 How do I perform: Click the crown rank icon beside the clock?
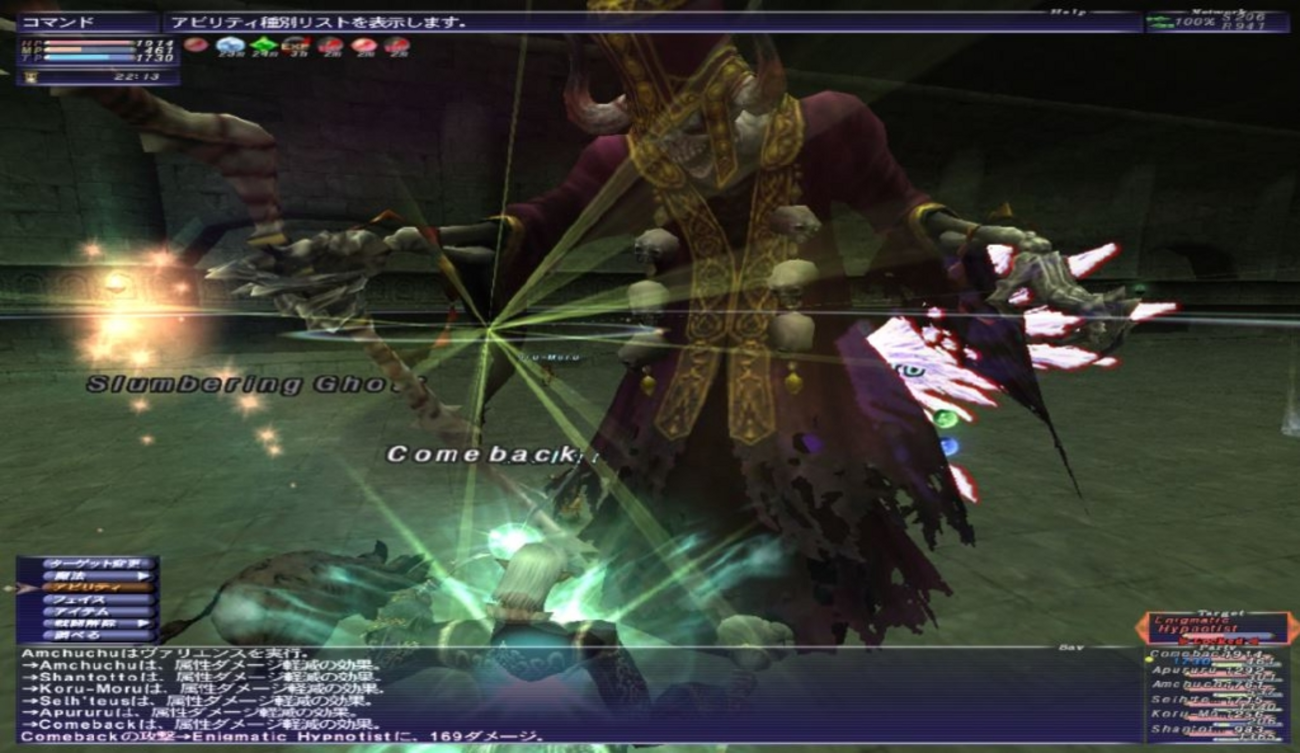[31, 77]
